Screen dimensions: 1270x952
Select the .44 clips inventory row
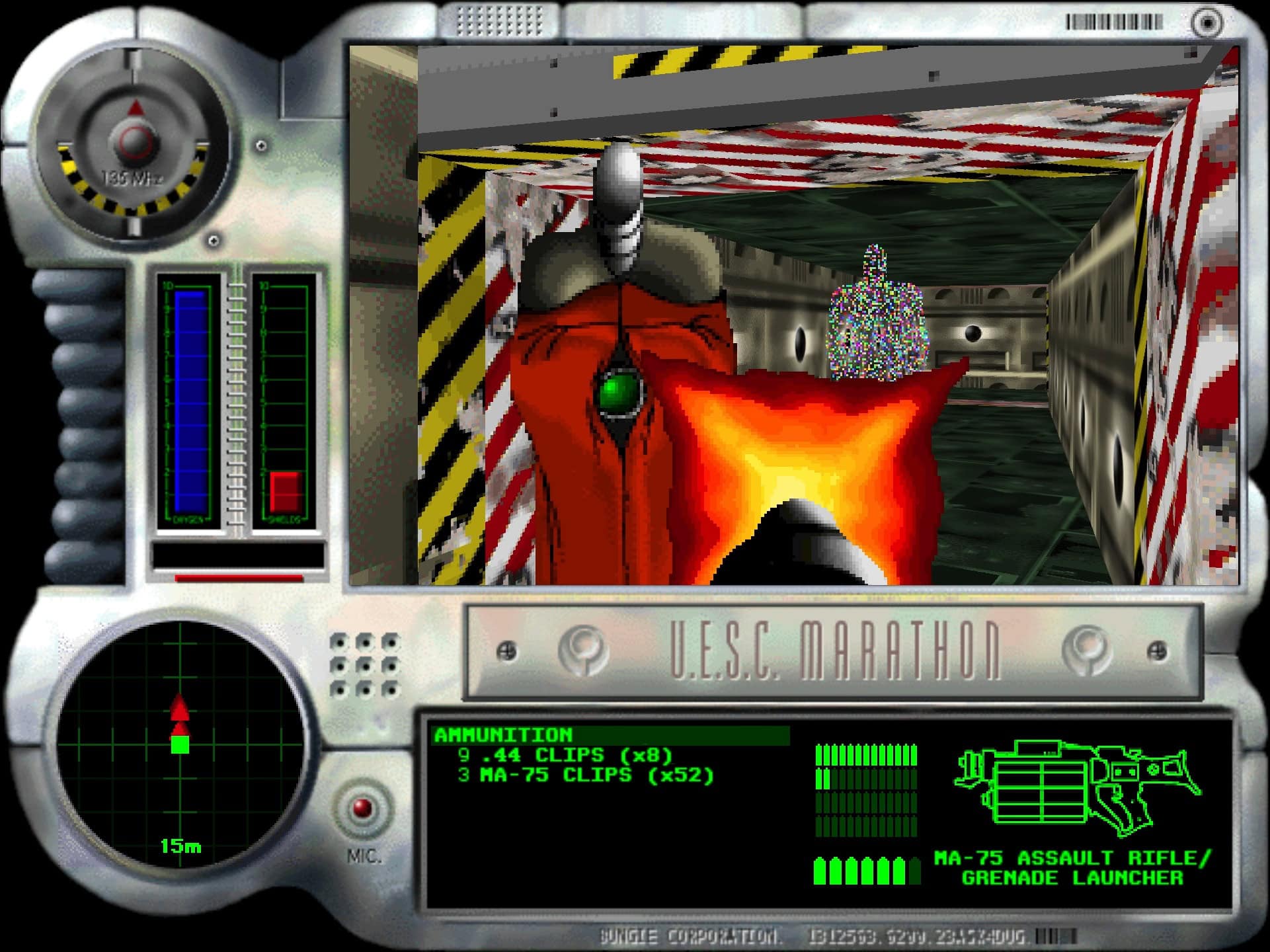click(x=565, y=755)
